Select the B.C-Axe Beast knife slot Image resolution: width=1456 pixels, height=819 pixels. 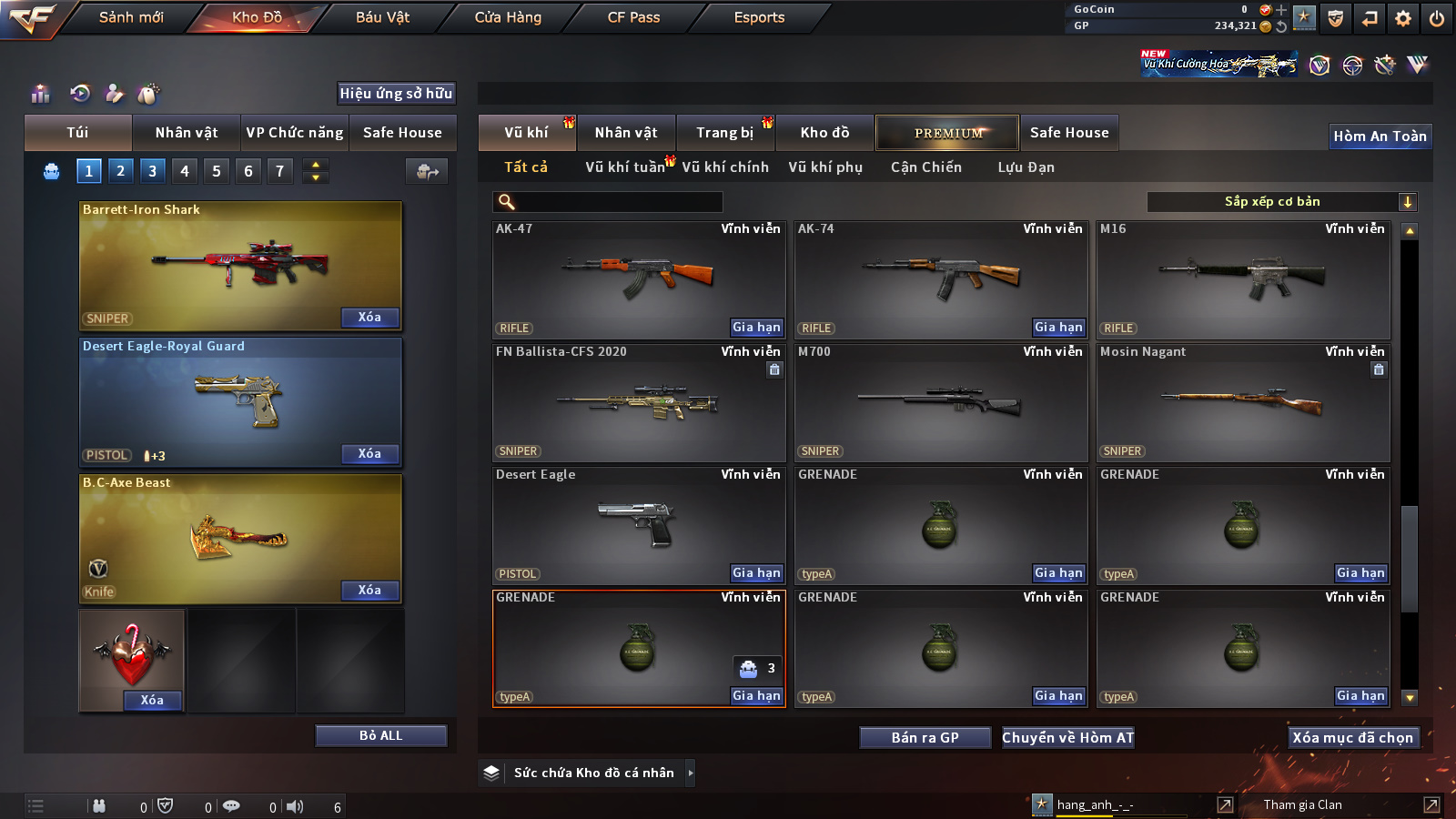click(x=240, y=538)
